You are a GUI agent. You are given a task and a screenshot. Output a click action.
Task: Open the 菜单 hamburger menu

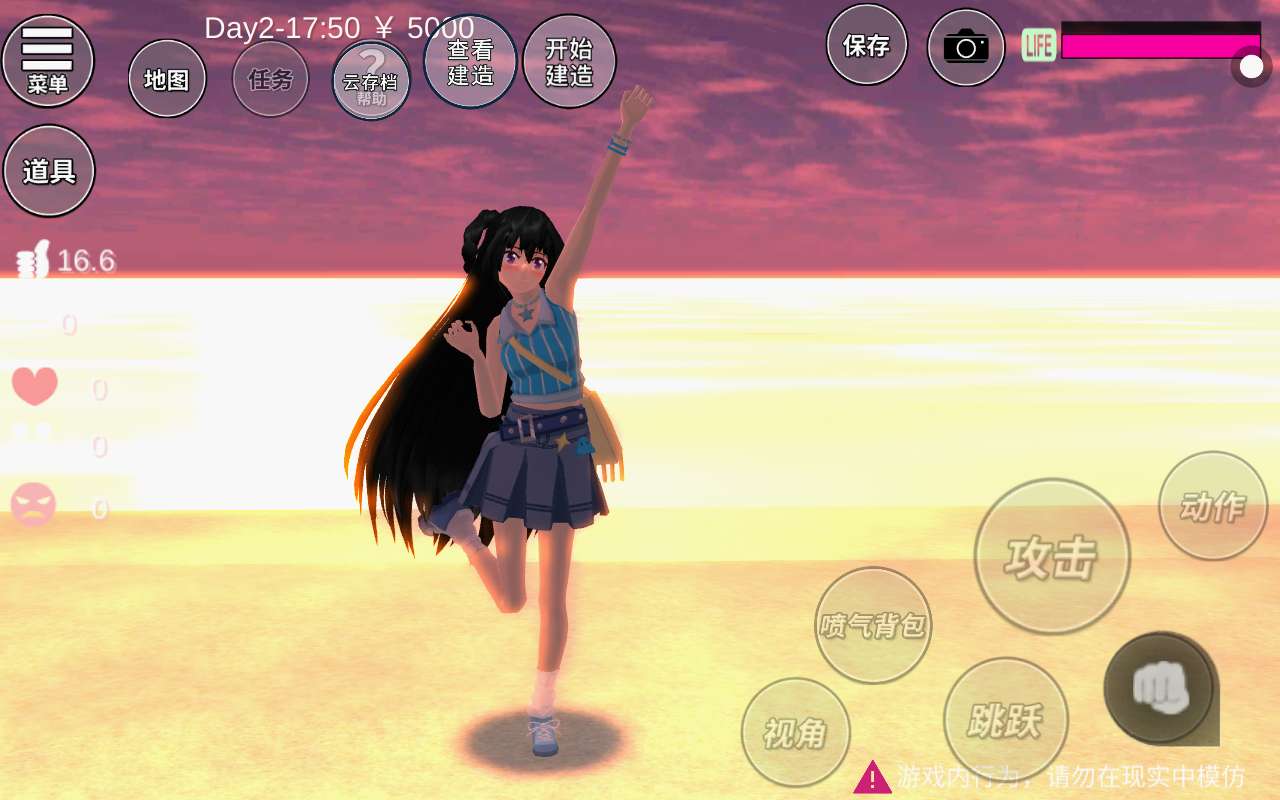[x=48, y=60]
